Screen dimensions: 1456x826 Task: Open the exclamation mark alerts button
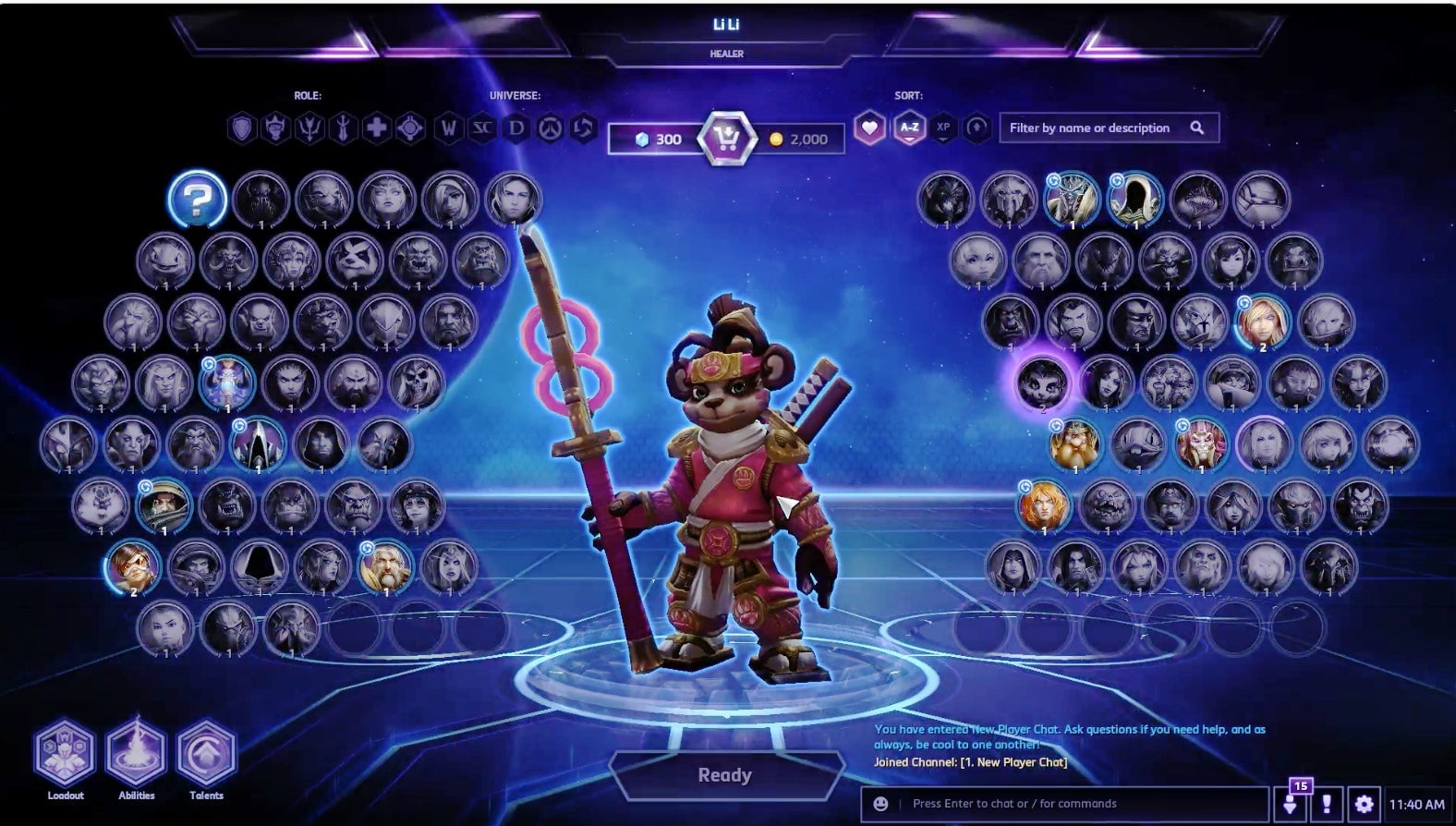coord(1327,804)
